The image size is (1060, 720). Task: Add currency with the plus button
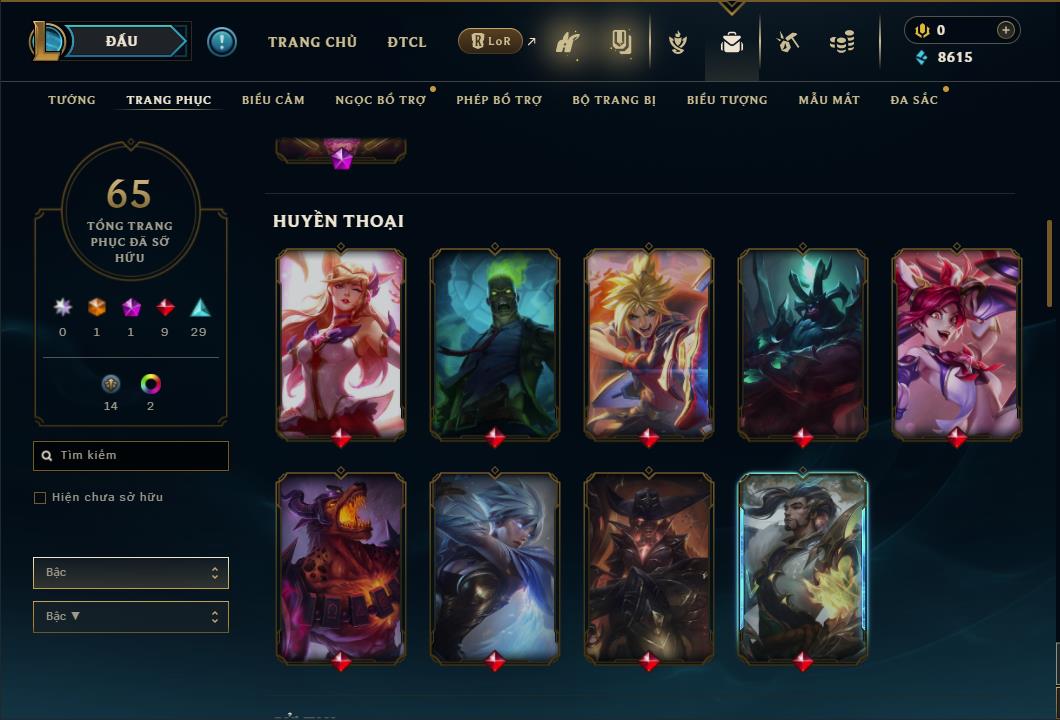1006,30
